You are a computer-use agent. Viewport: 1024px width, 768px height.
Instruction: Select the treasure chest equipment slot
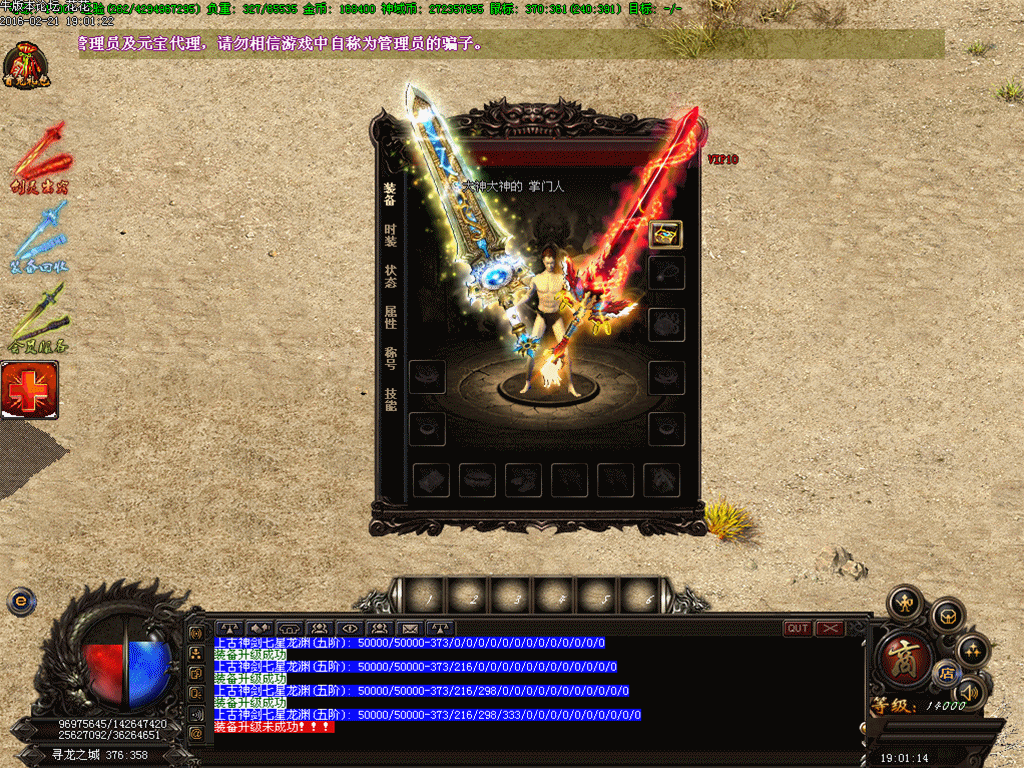tap(665, 234)
